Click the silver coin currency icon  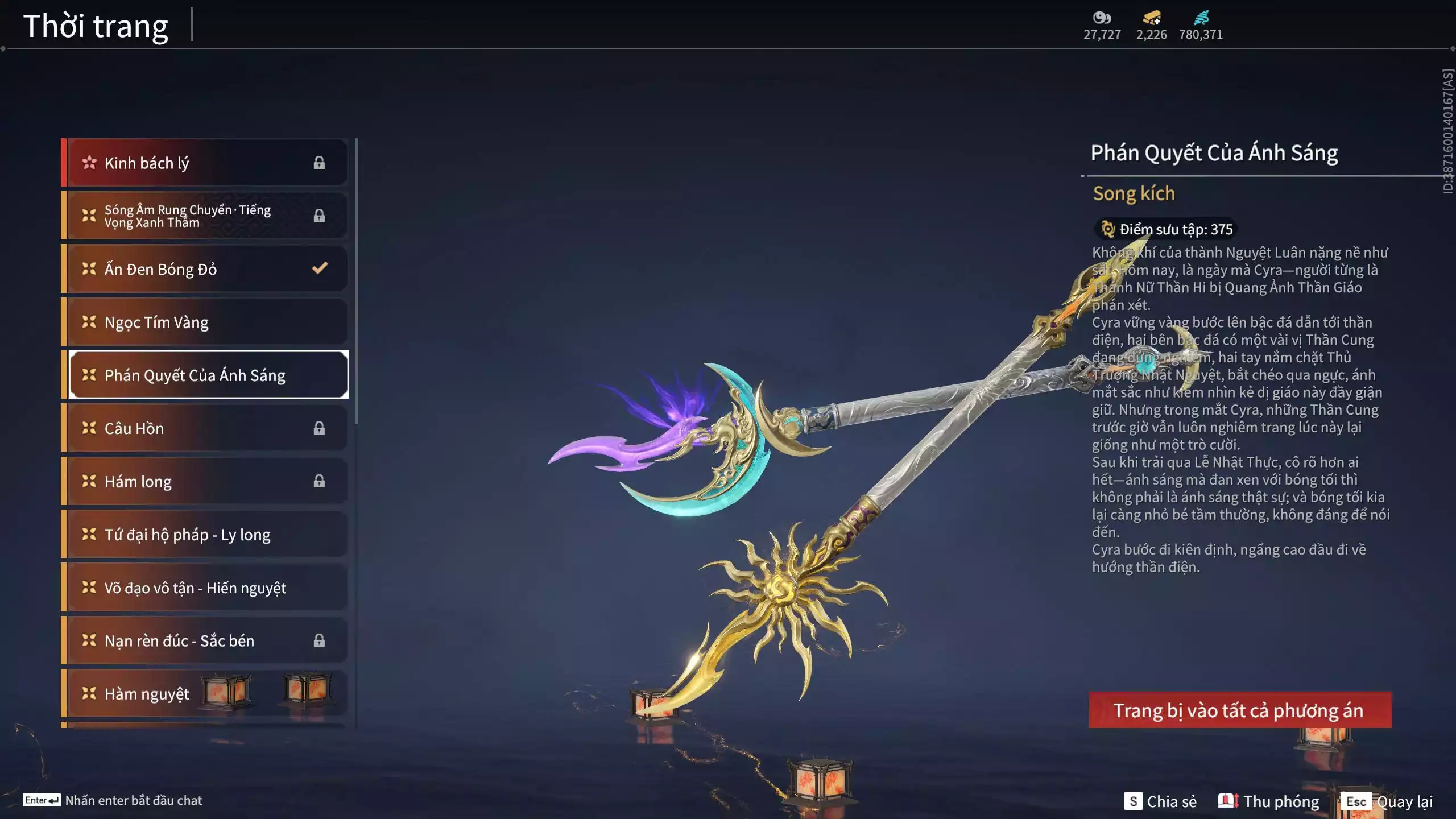point(1102,18)
